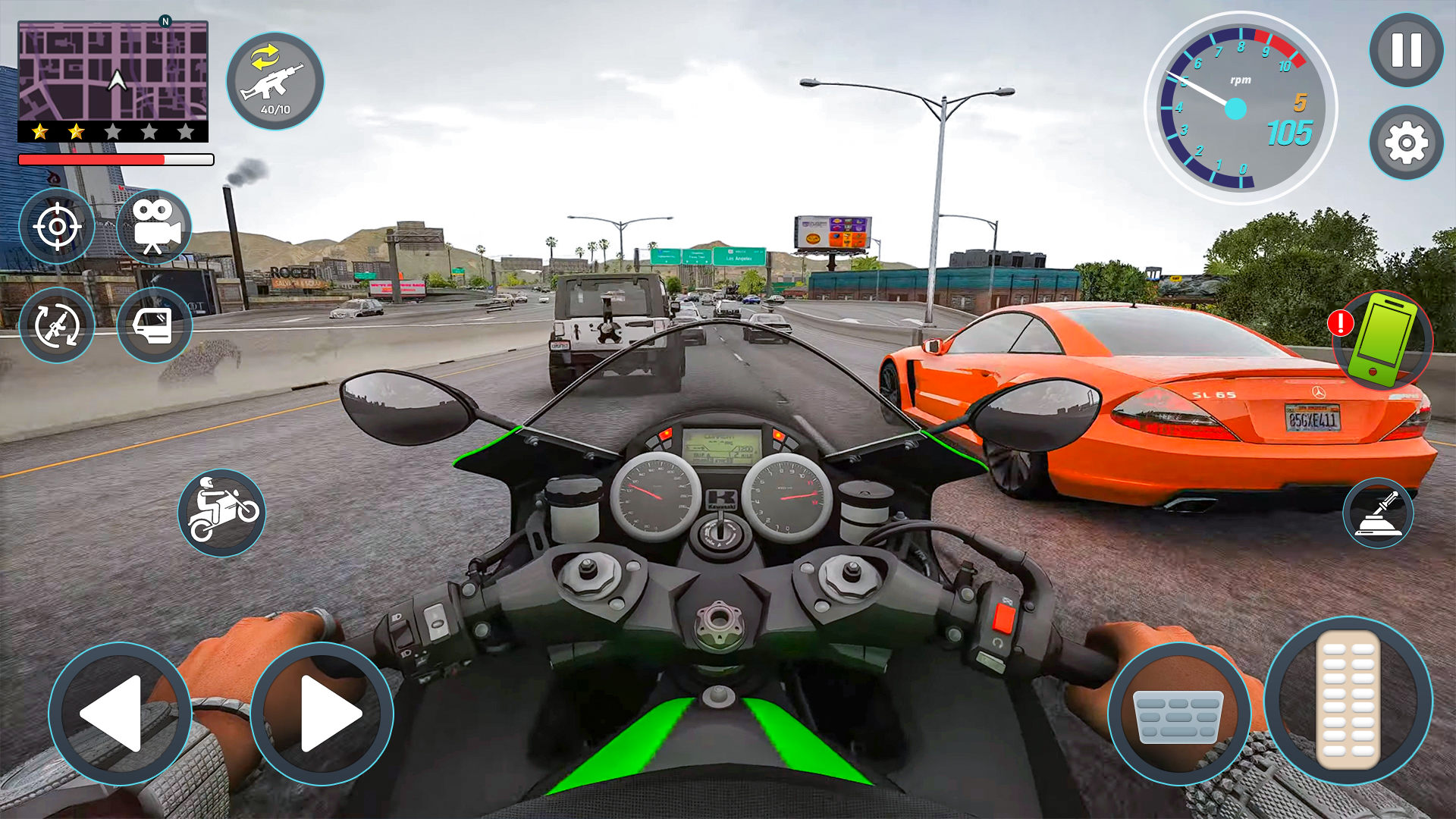The width and height of the screenshot is (1456, 819).
Task: Open the city minimap
Action: tap(113, 71)
